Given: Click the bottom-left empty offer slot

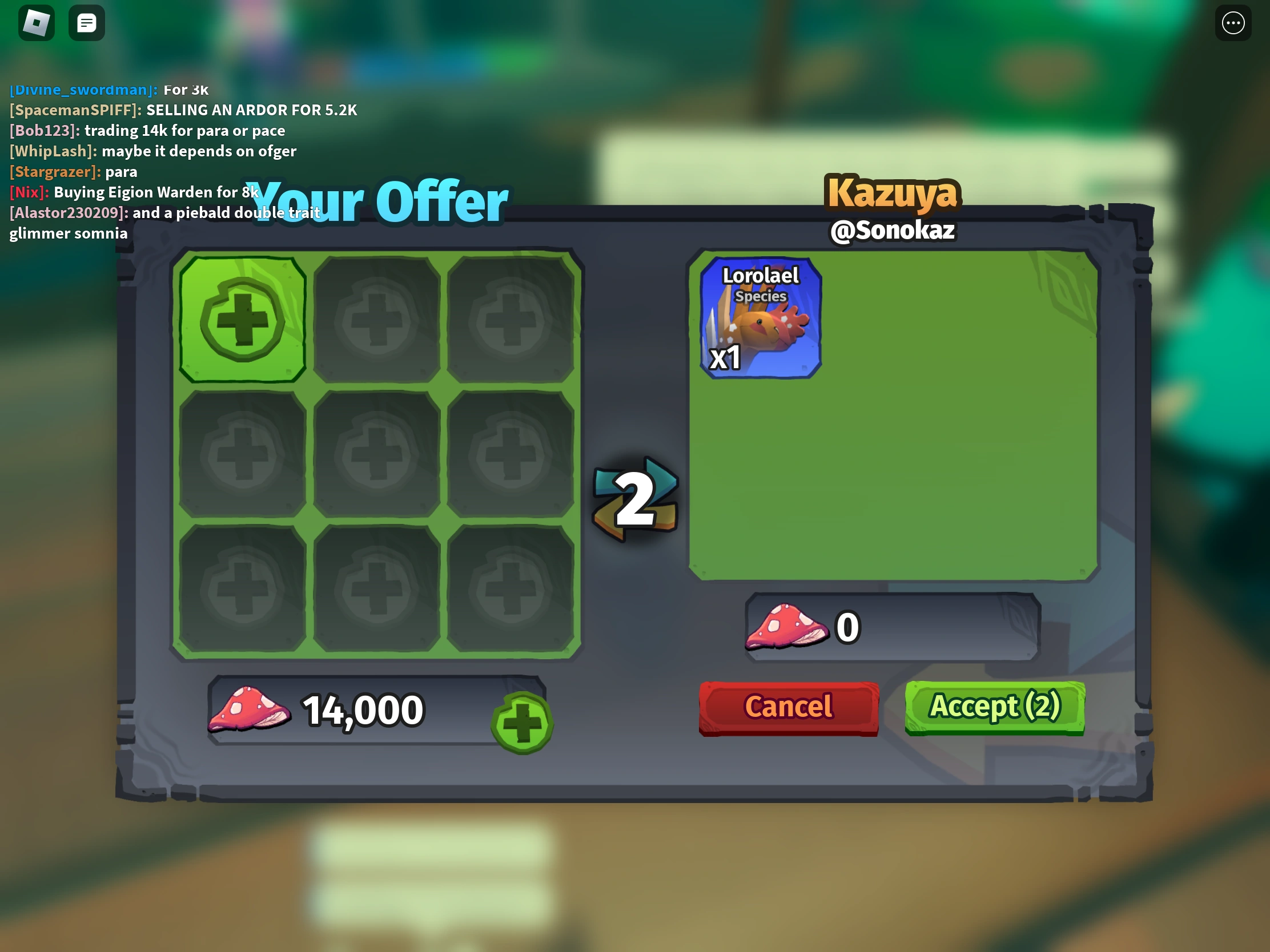Looking at the screenshot, I should tap(242, 587).
